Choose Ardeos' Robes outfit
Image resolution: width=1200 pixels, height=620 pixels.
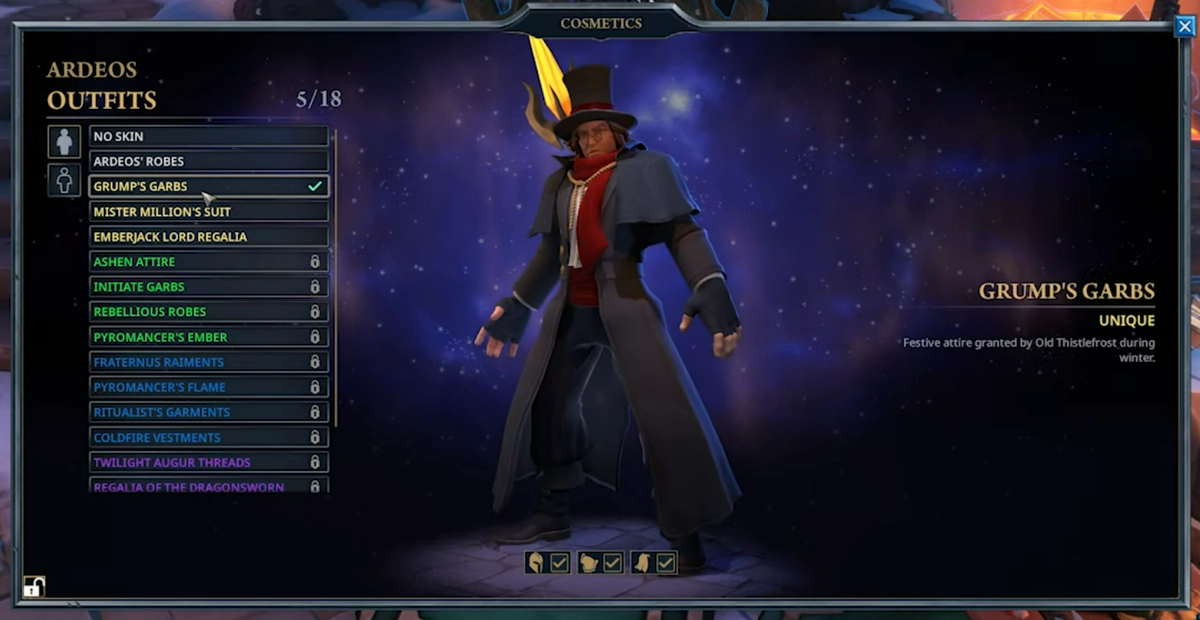208,161
